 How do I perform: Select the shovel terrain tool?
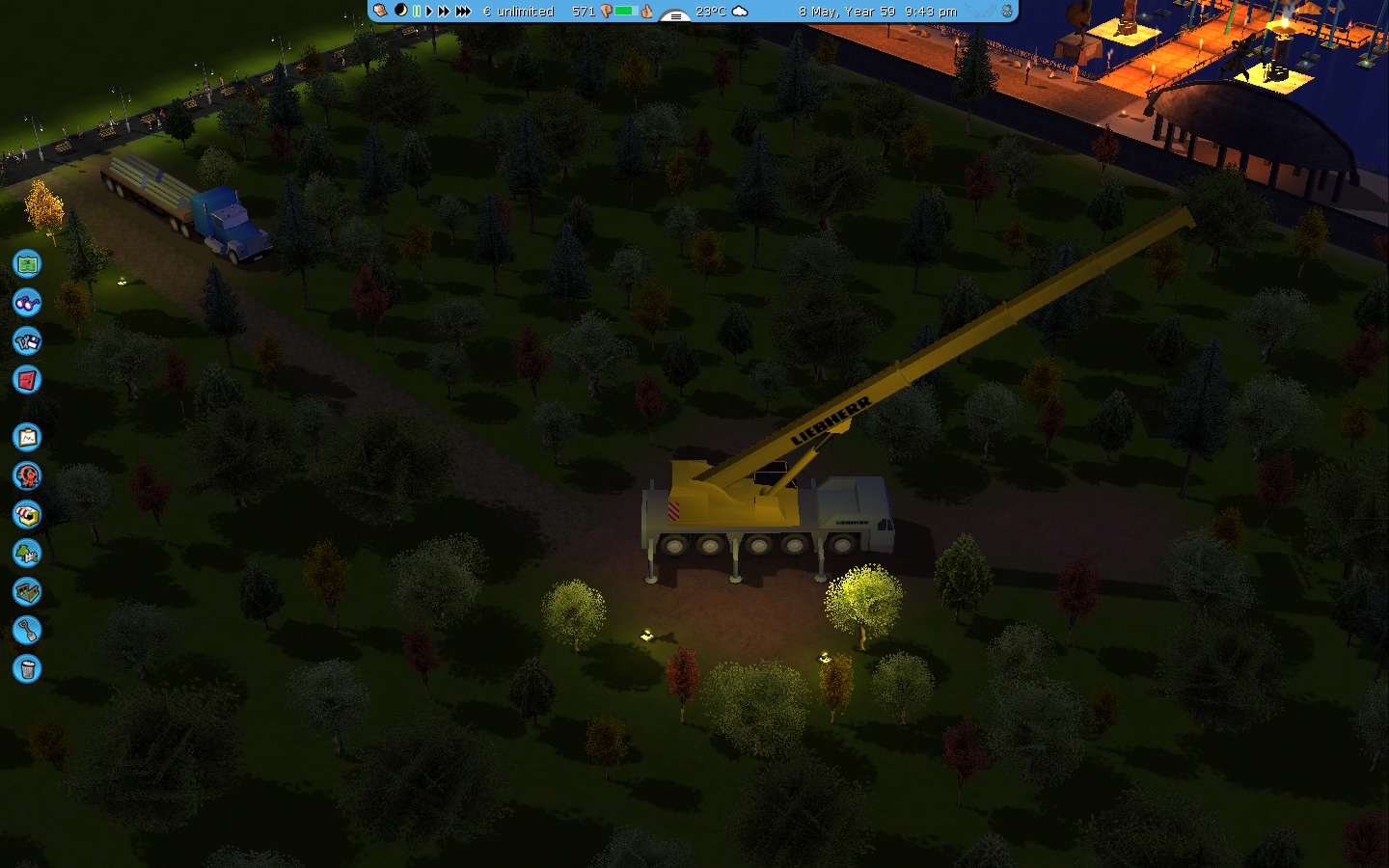tap(27, 631)
